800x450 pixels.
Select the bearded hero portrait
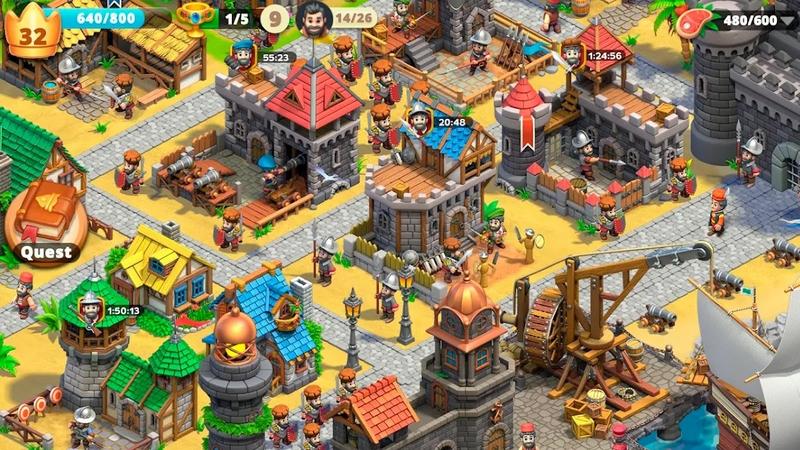[312, 17]
